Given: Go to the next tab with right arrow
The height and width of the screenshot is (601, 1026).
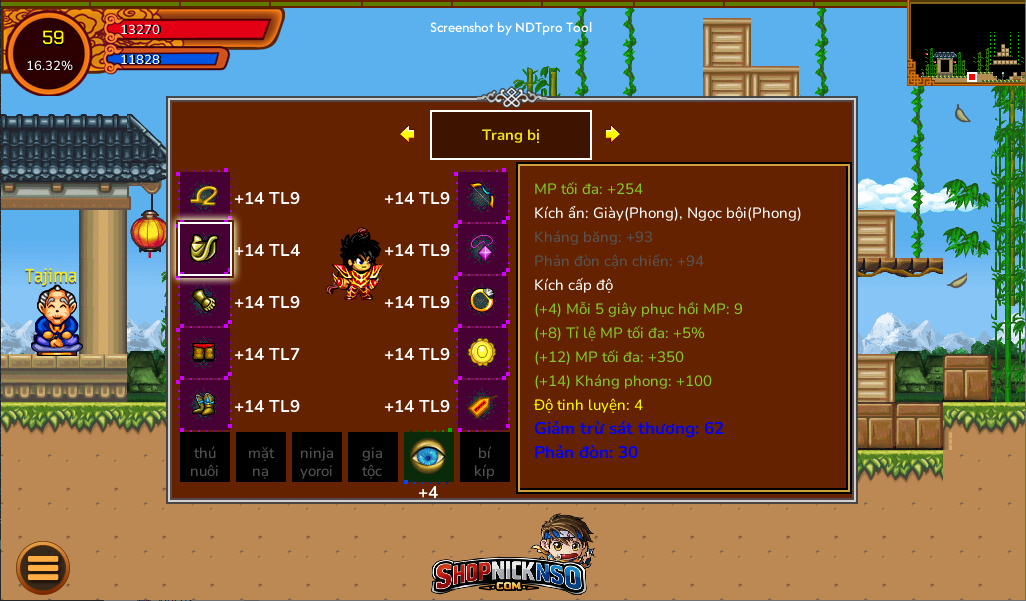Looking at the screenshot, I should tap(613, 134).
